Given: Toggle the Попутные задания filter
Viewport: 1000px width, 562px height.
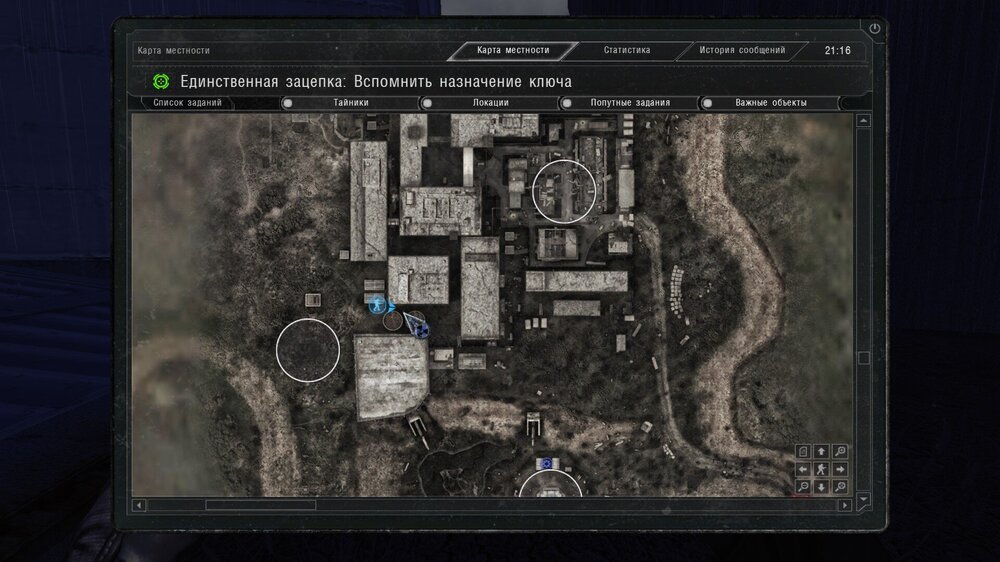Looking at the screenshot, I should click(629, 103).
